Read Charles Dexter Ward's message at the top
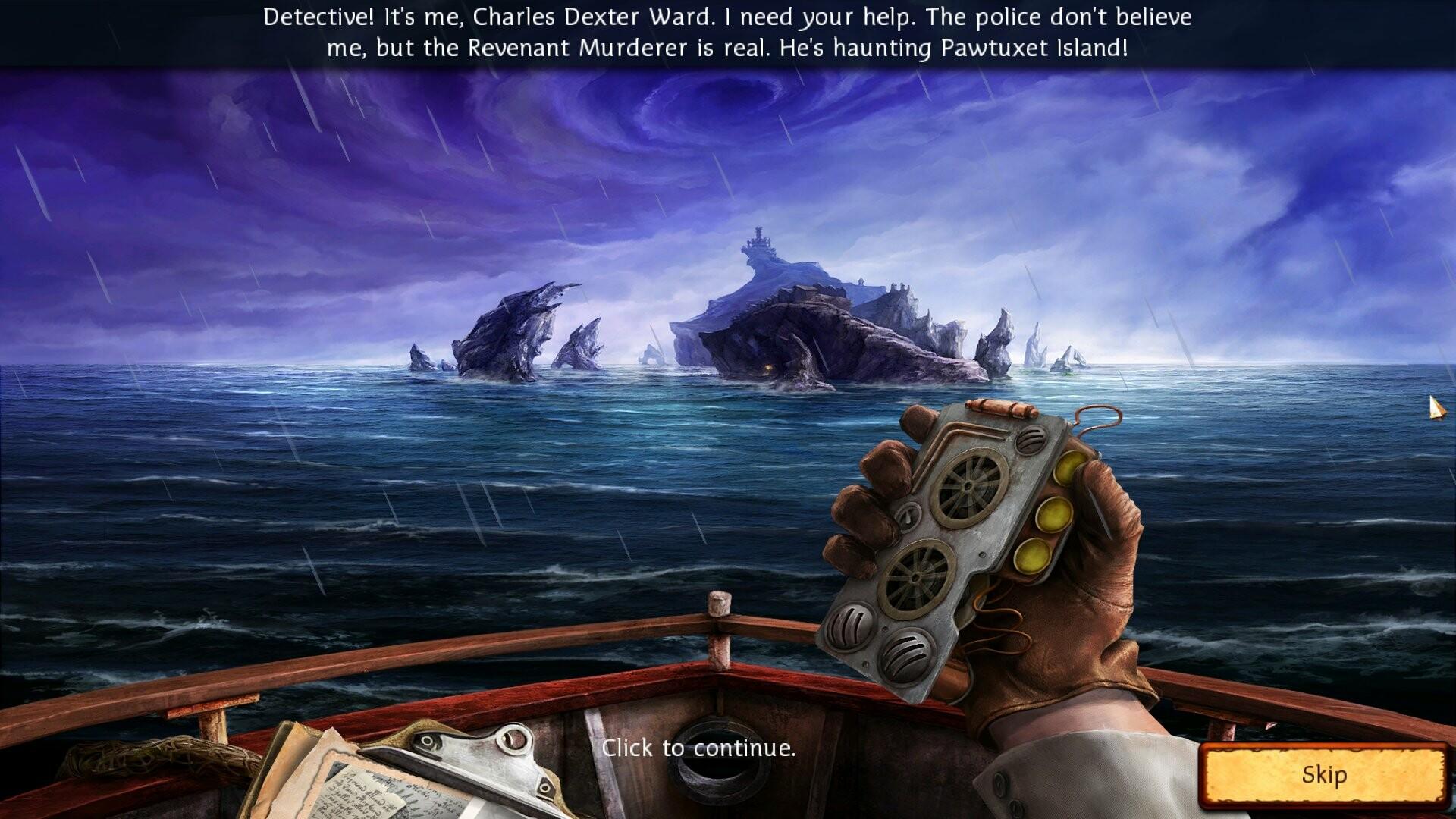 [728, 30]
